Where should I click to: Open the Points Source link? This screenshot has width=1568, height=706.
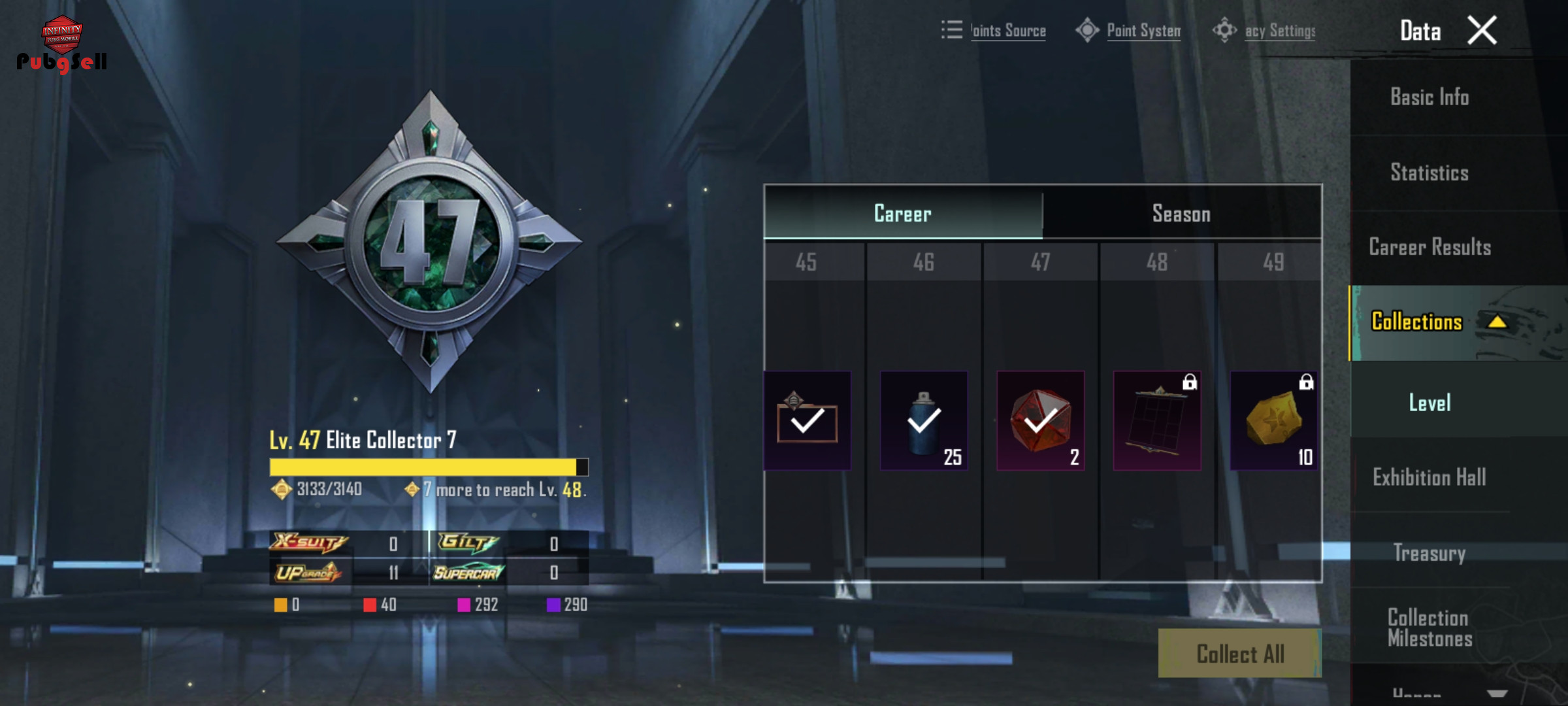[1007, 31]
